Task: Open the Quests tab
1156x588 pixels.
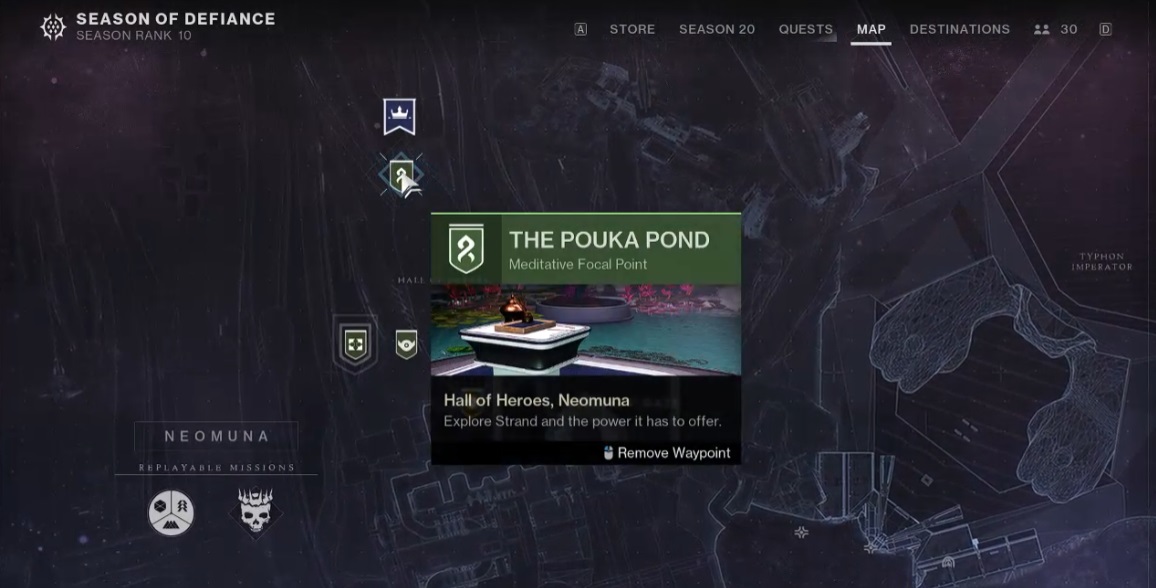Action: point(805,29)
